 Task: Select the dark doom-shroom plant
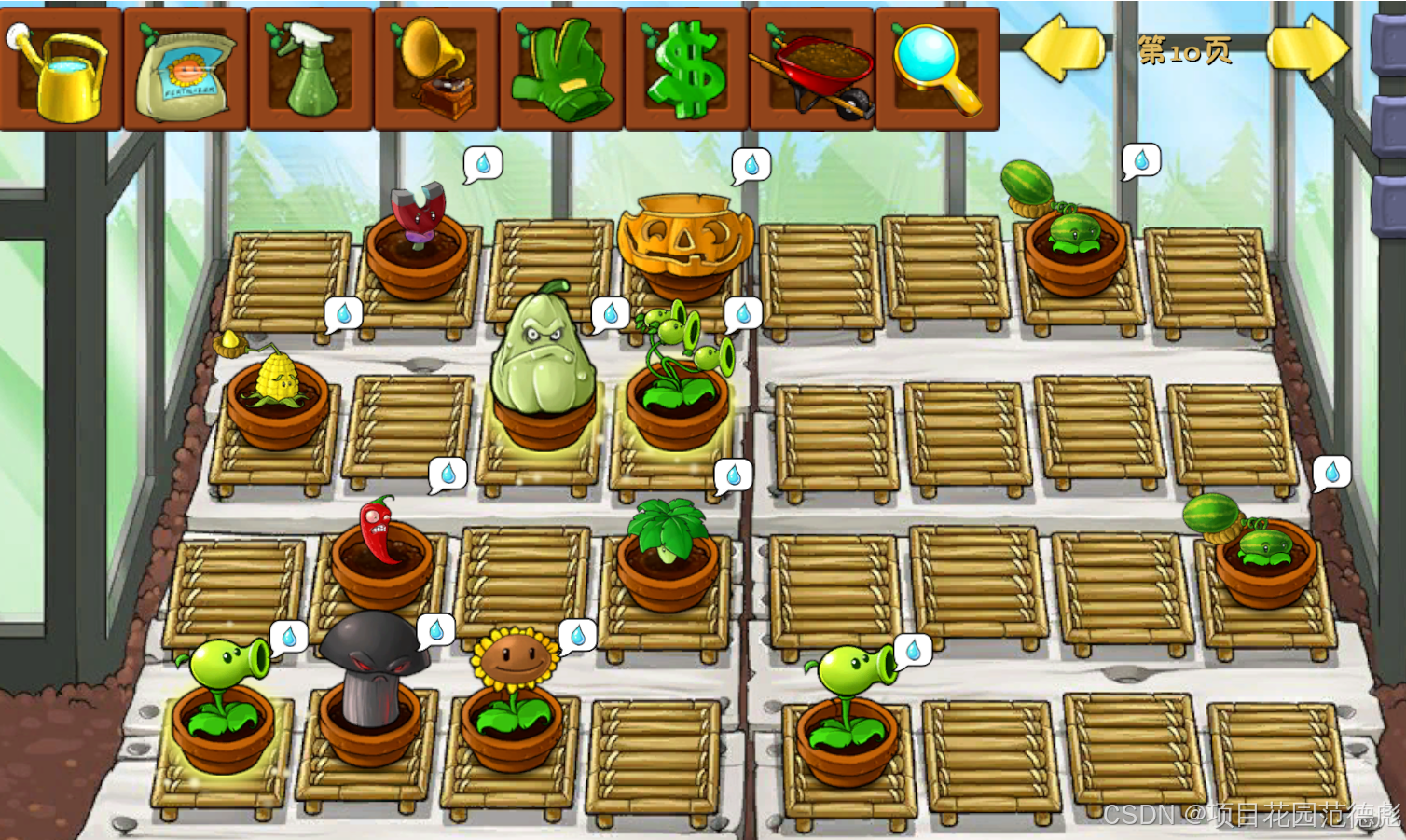[x=372, y=671]
